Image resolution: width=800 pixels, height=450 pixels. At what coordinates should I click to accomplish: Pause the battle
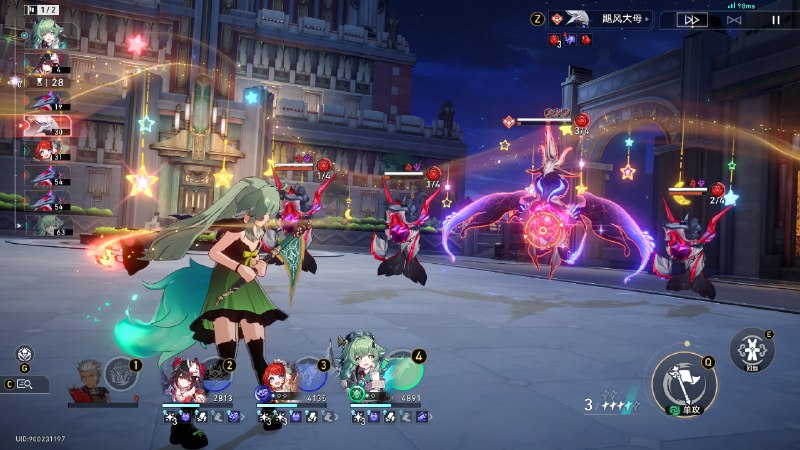tap(775, 19)
